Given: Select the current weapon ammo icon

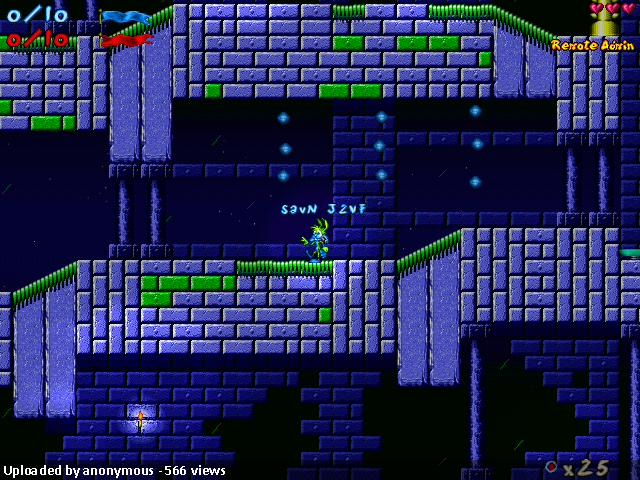Looking at the screenshot, I should point(551,466).
